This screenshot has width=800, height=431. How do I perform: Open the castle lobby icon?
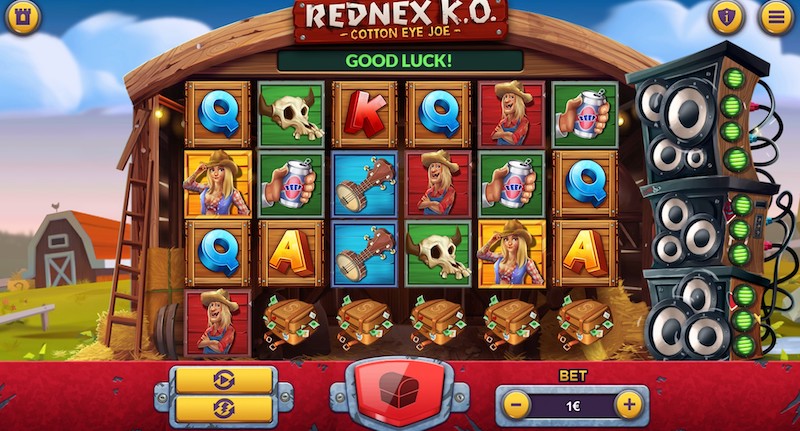[22, 16]
